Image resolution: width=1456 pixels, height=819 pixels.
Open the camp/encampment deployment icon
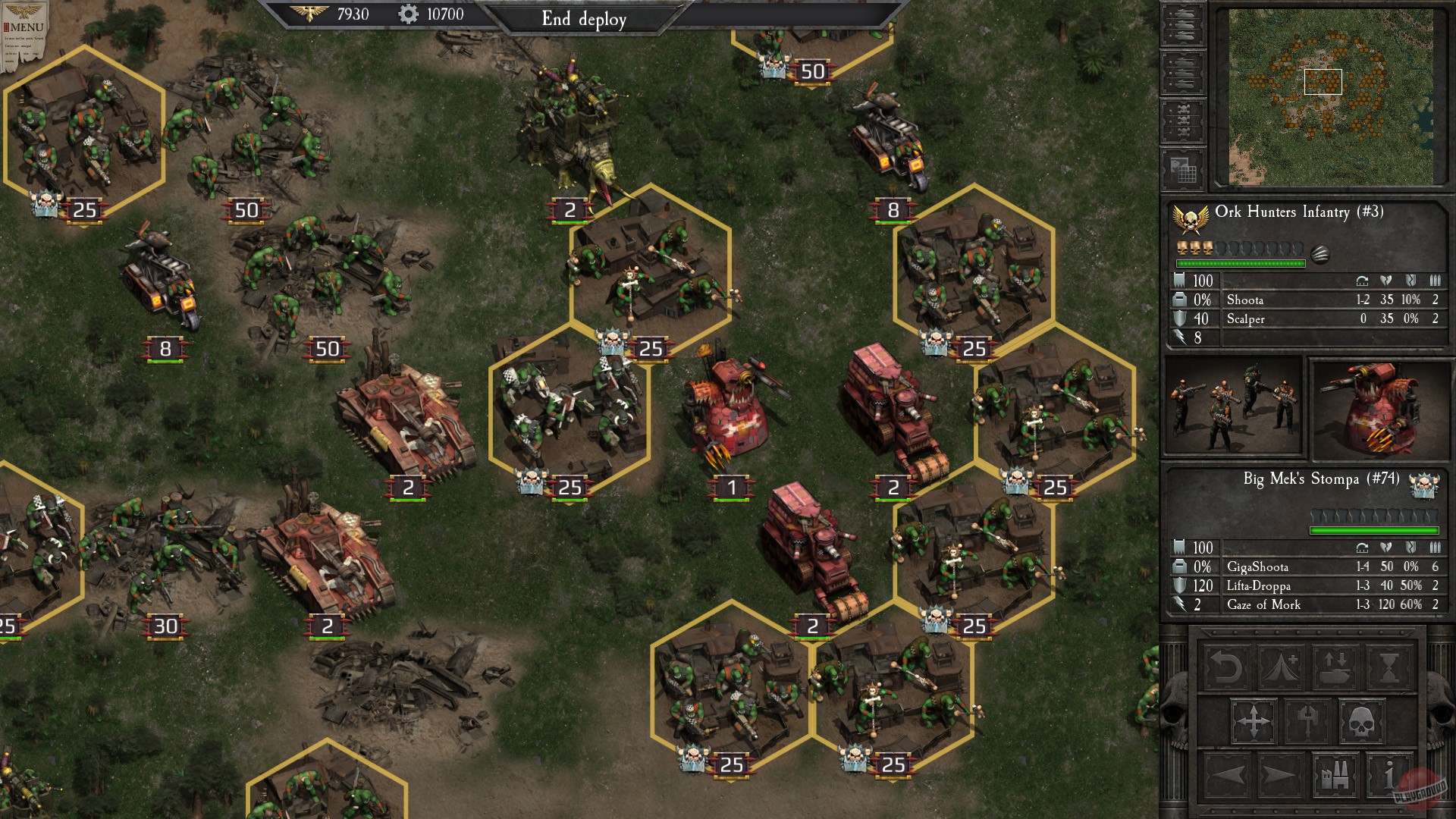pyautogui.click(x=1280, y=667)
